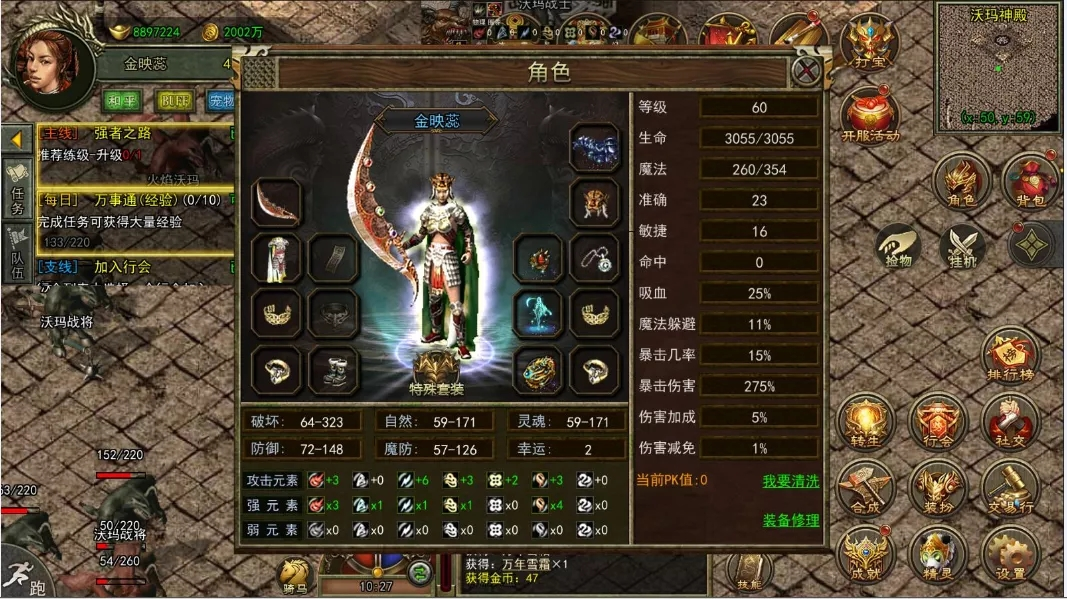Click the 沃玛神殿 minimap
Image resolution: width=1067 pixels, height=599 pixels.
(x=998, y=68)
